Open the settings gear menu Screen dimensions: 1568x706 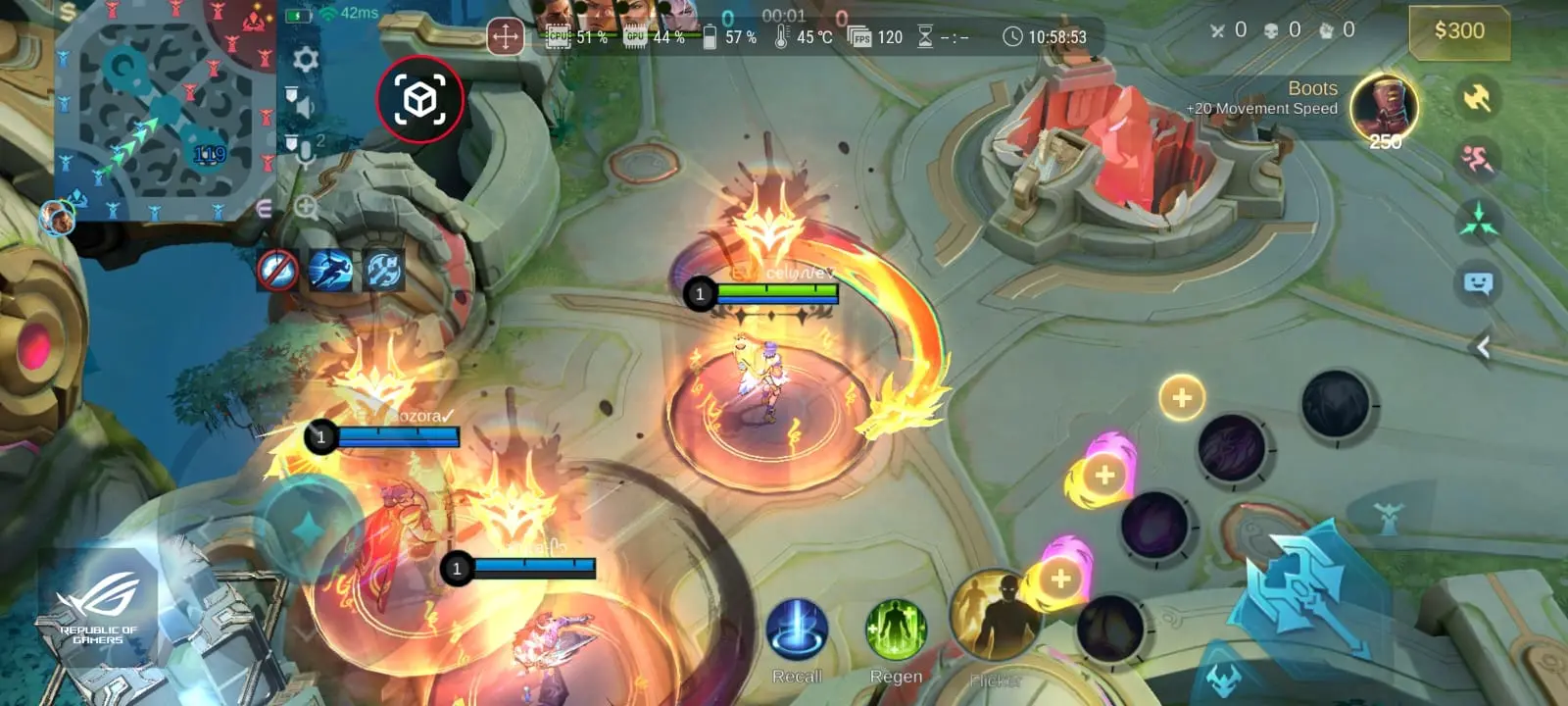306,59
